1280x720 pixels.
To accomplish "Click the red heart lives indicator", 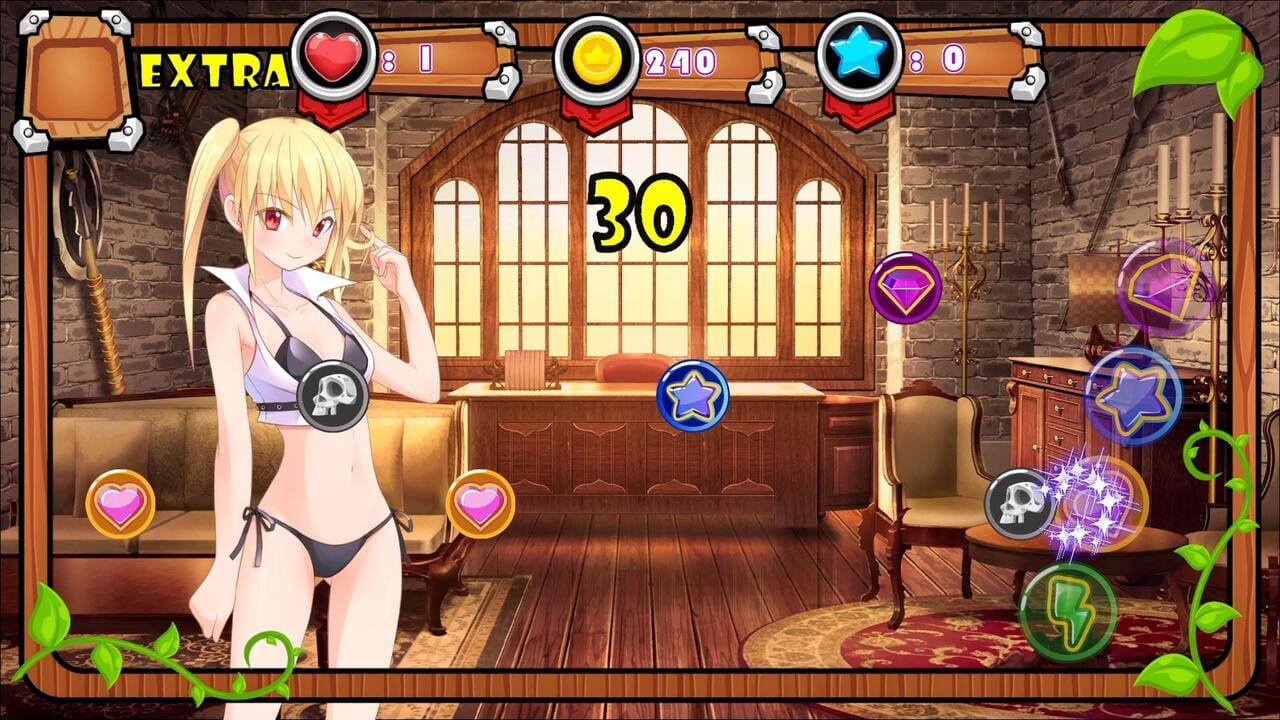I will (333, 57).
